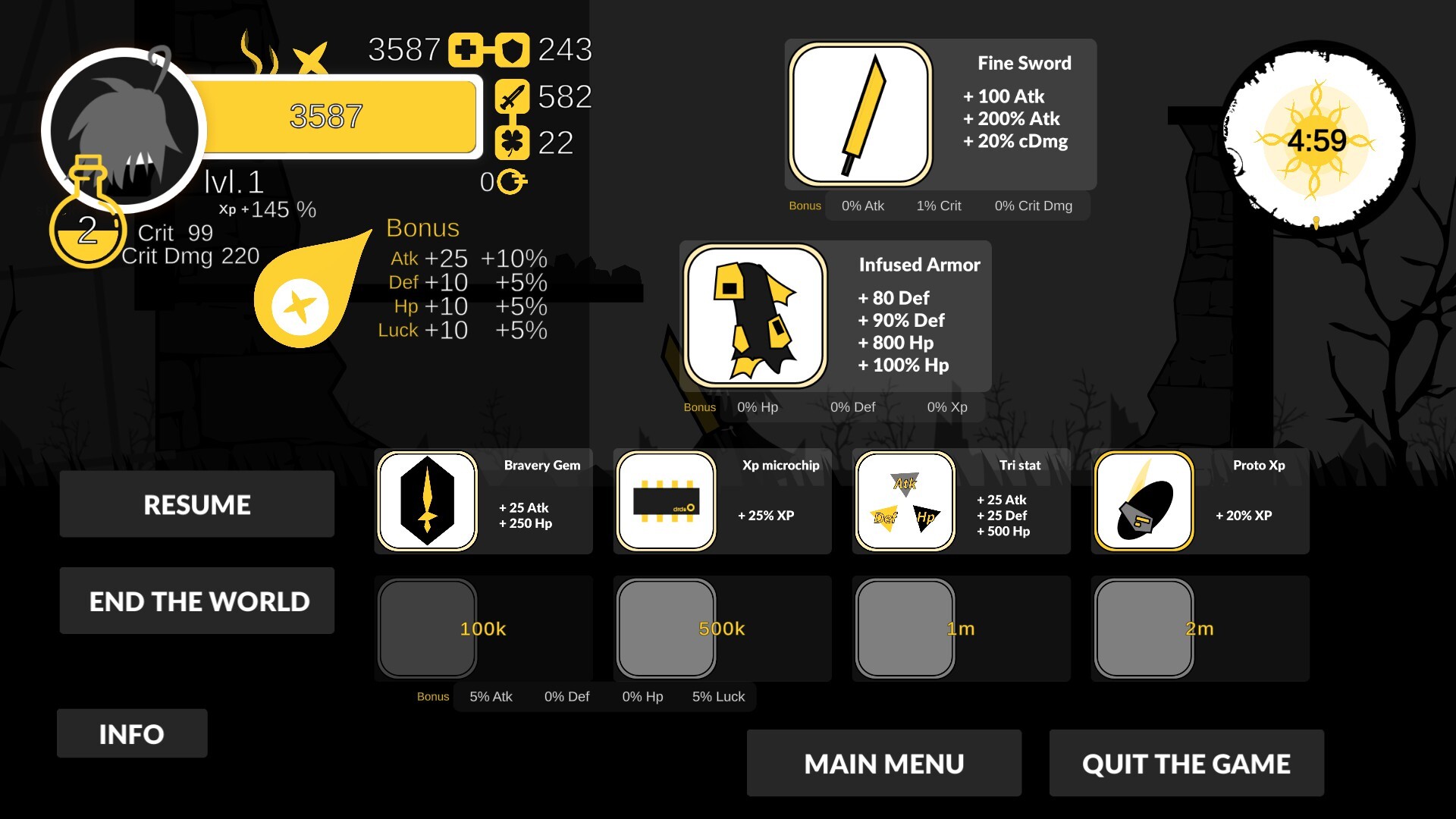Viewport: 1456px width, 819px height.
Task: Select the Xp microchip item
Action: pyautogui.click(x=666, y=501)
